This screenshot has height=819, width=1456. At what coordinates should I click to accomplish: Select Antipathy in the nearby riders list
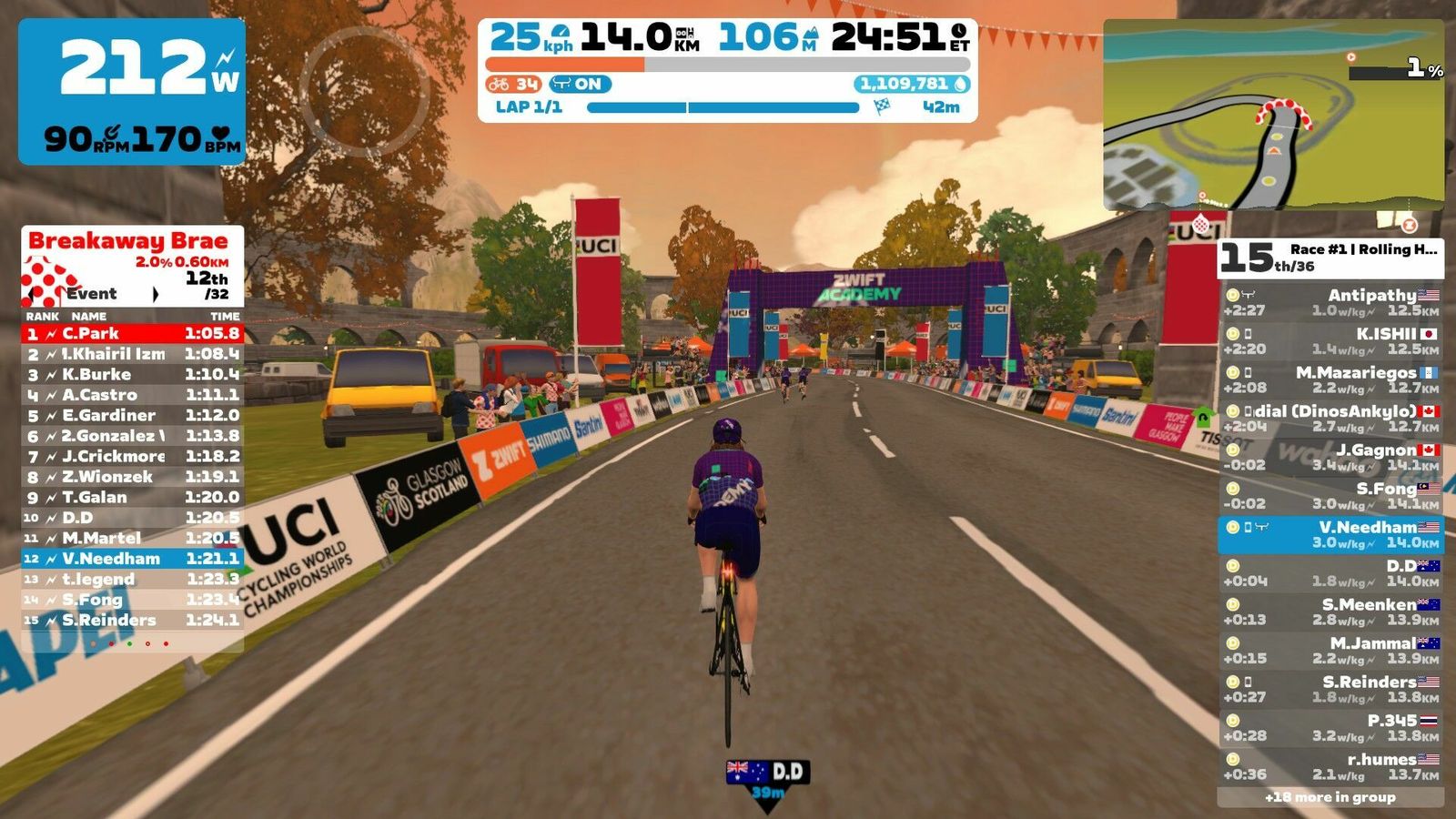pos(1330,302)
